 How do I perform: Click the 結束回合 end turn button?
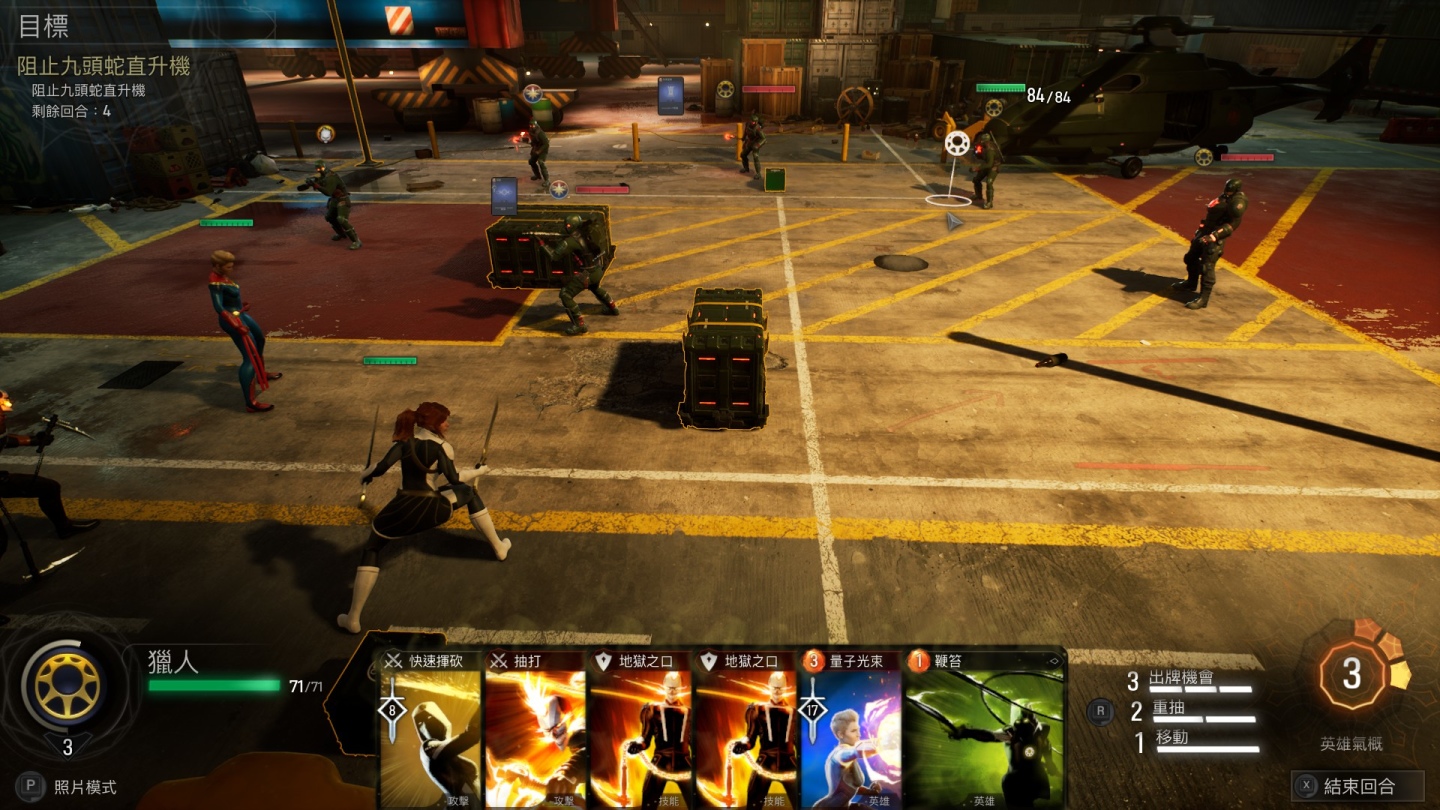[x=1357, y=786]
